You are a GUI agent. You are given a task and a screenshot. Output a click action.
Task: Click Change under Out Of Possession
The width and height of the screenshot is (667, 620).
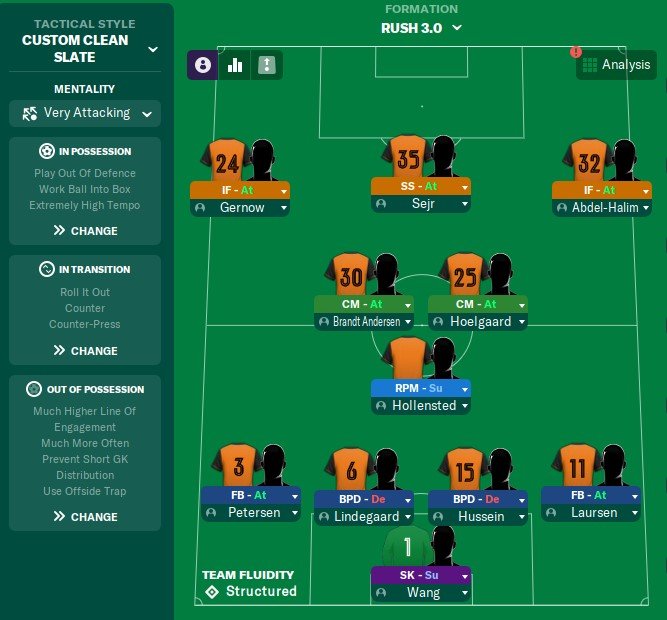pyautogui.click(x=86, y=517)
